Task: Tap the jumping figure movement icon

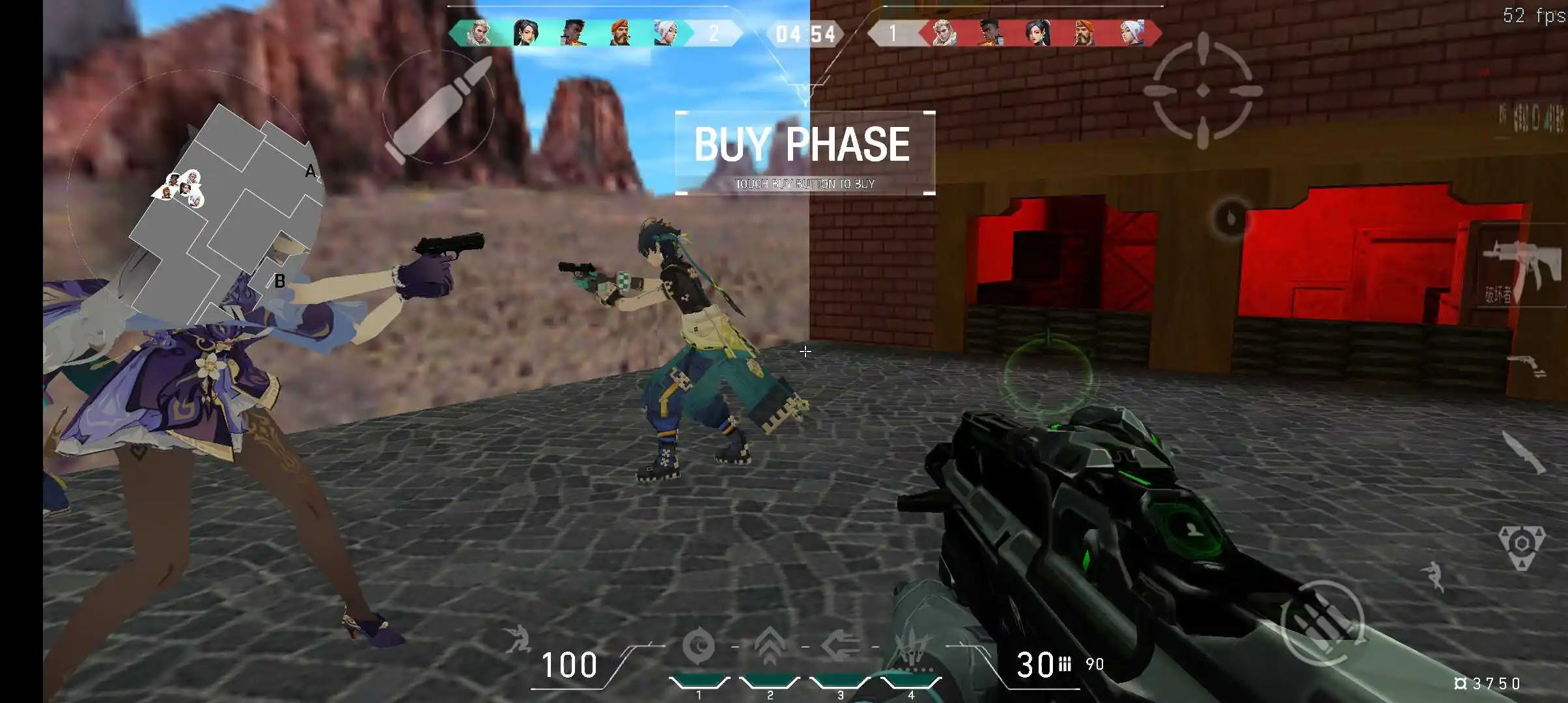Action: click(1435, 575)
